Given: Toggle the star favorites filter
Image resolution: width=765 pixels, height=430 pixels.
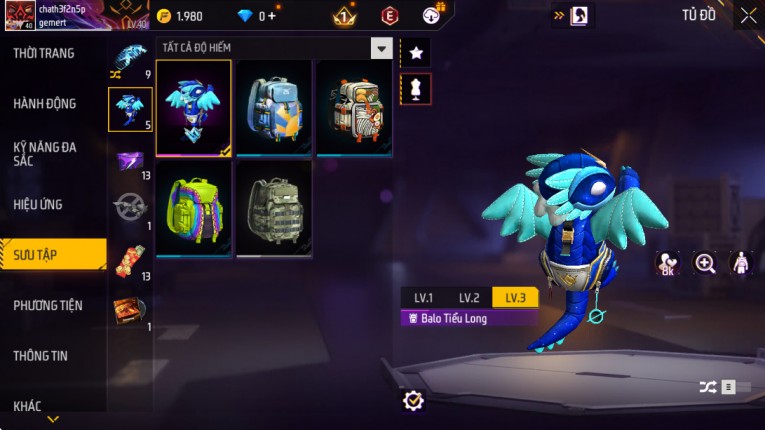Looking at the screenshot, I should pos(416,52).
